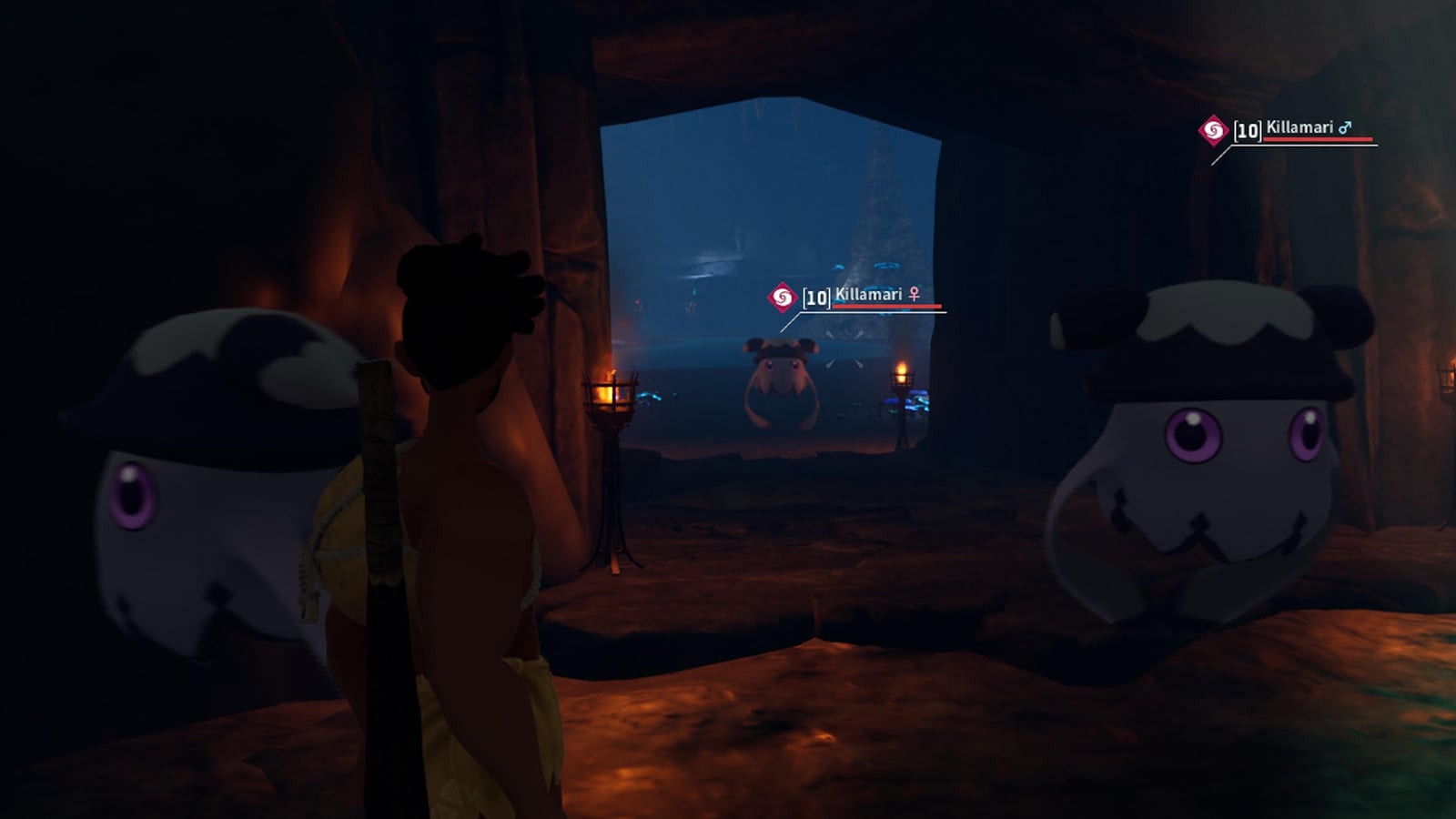
Task: Select the level [10] badge on female Killamari
Action: click(x=814, y=295)
